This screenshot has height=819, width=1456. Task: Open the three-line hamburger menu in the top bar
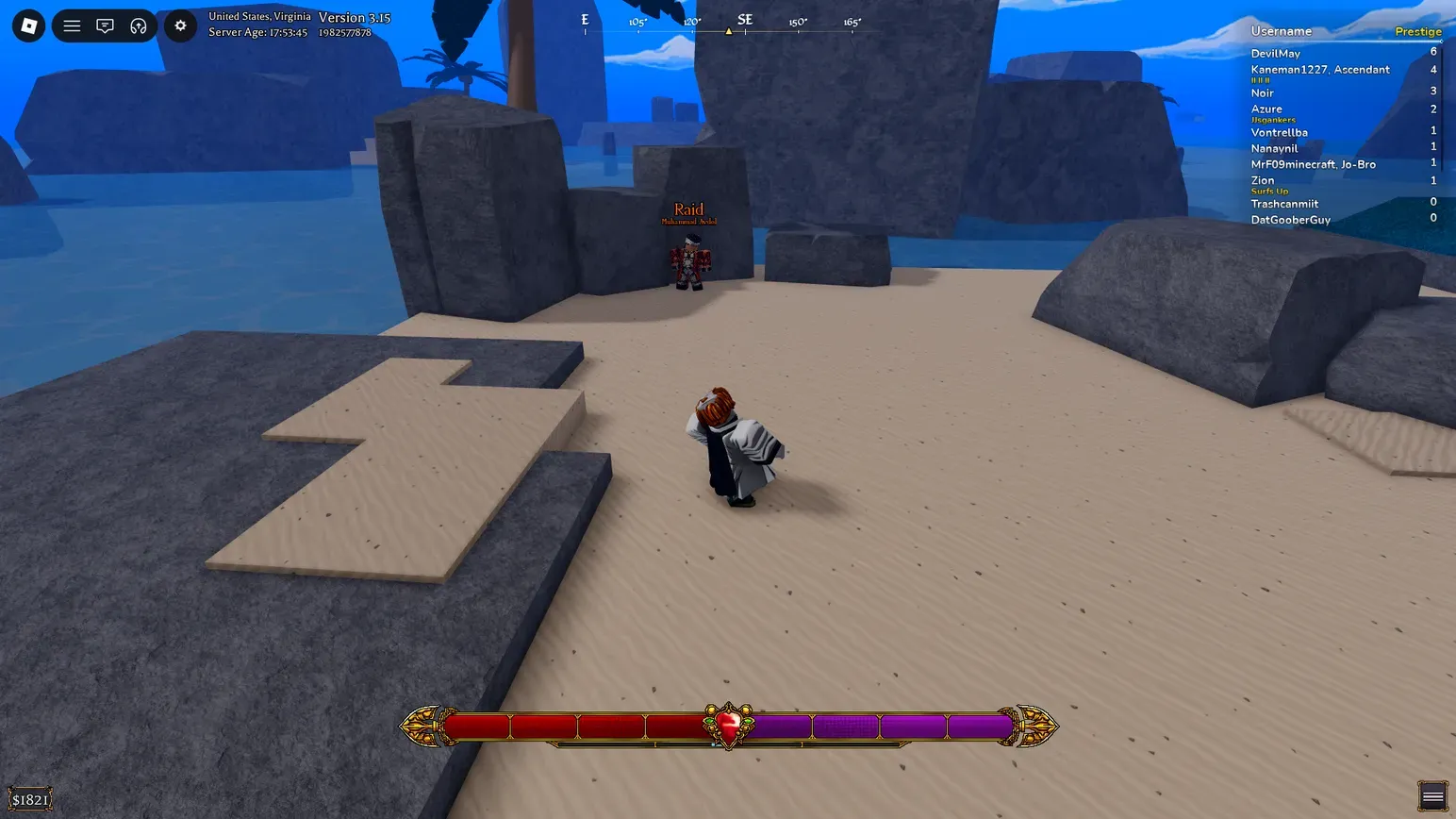[72, 25]
